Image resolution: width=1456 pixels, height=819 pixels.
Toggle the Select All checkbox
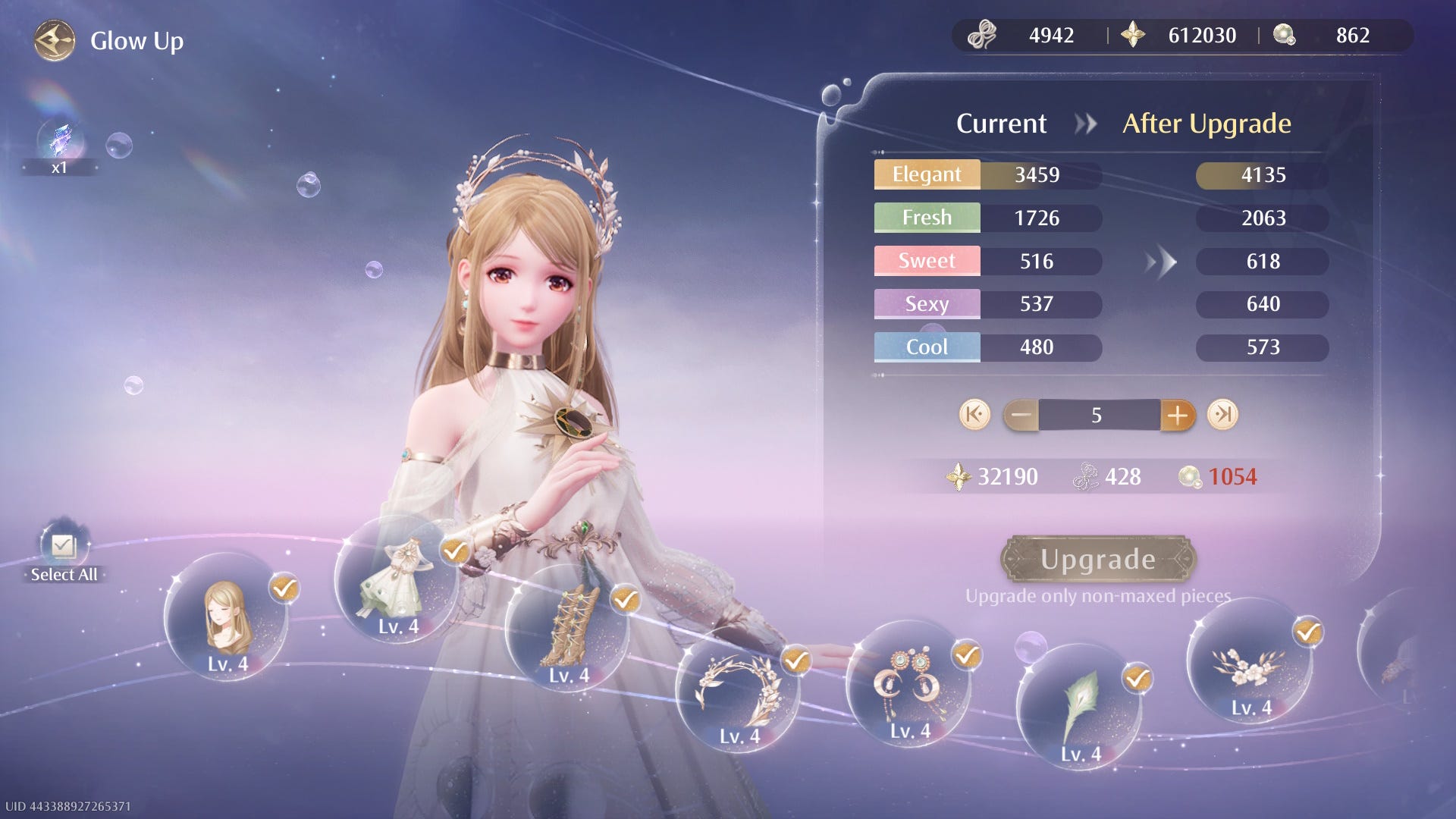click(x=64, y=546)
